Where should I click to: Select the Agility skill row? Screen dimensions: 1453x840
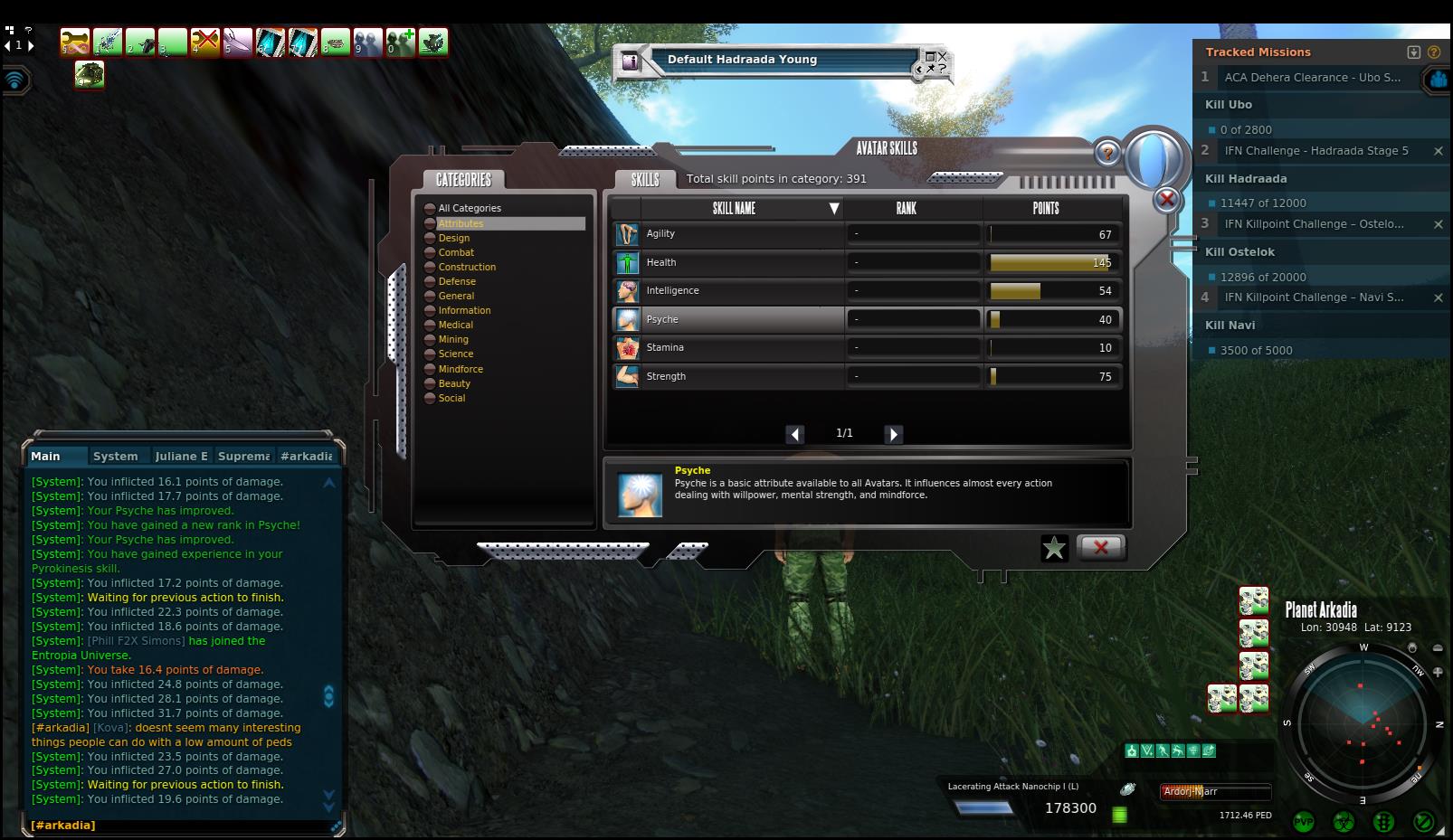(728, 233)
